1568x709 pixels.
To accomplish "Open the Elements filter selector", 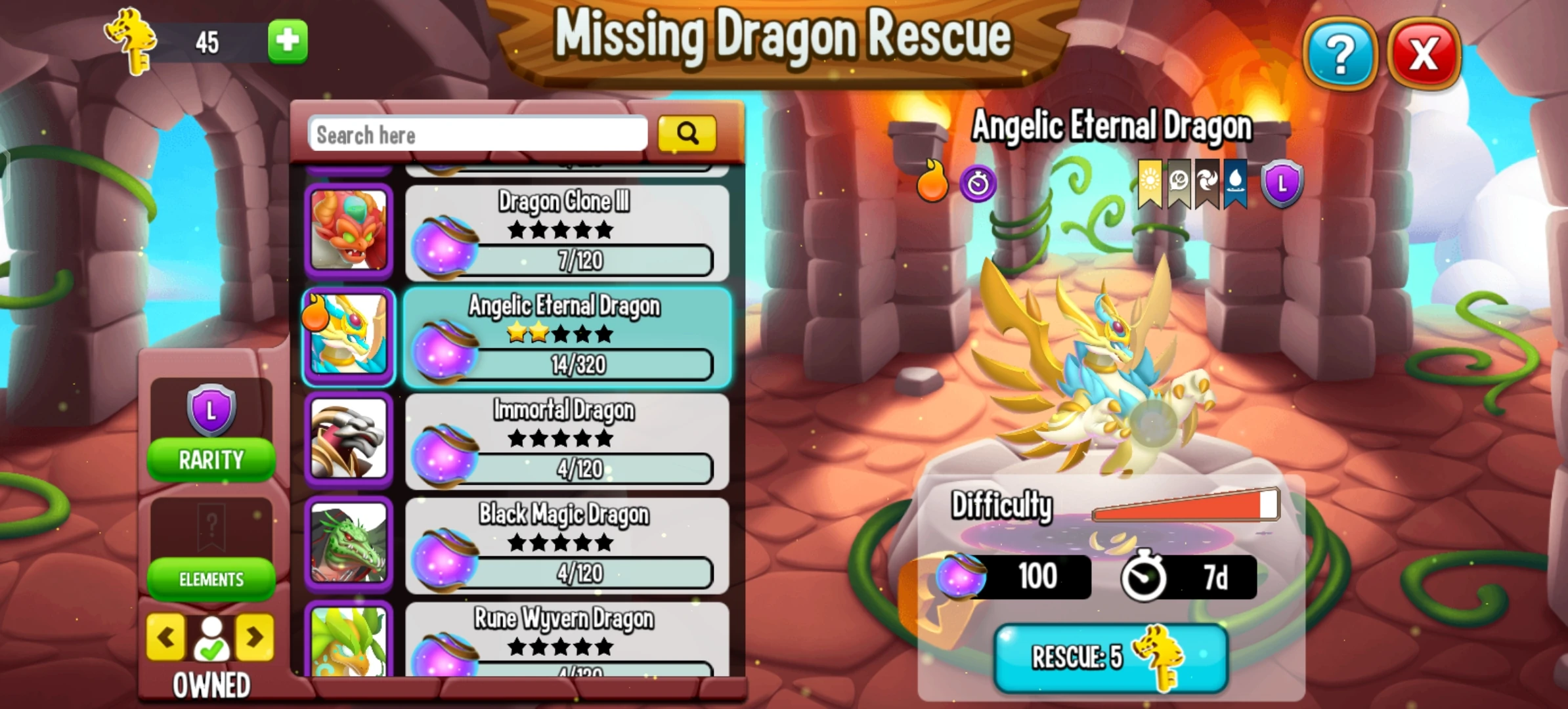I will tap(211, 580).
